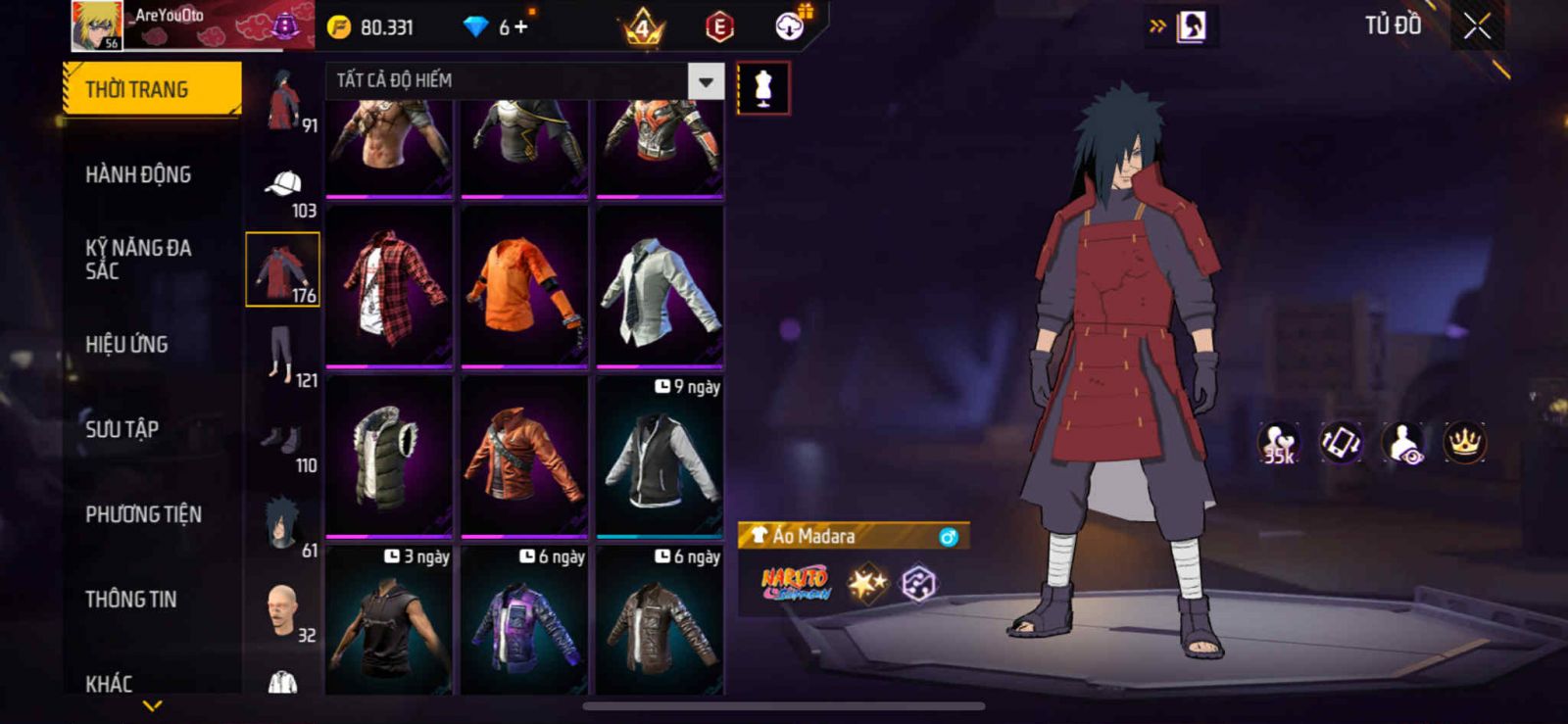Image resolution: width=1568 pixels, height=724 pixels.
Task: Pick the white shirt with tie
Action: (x=660, y=285)
